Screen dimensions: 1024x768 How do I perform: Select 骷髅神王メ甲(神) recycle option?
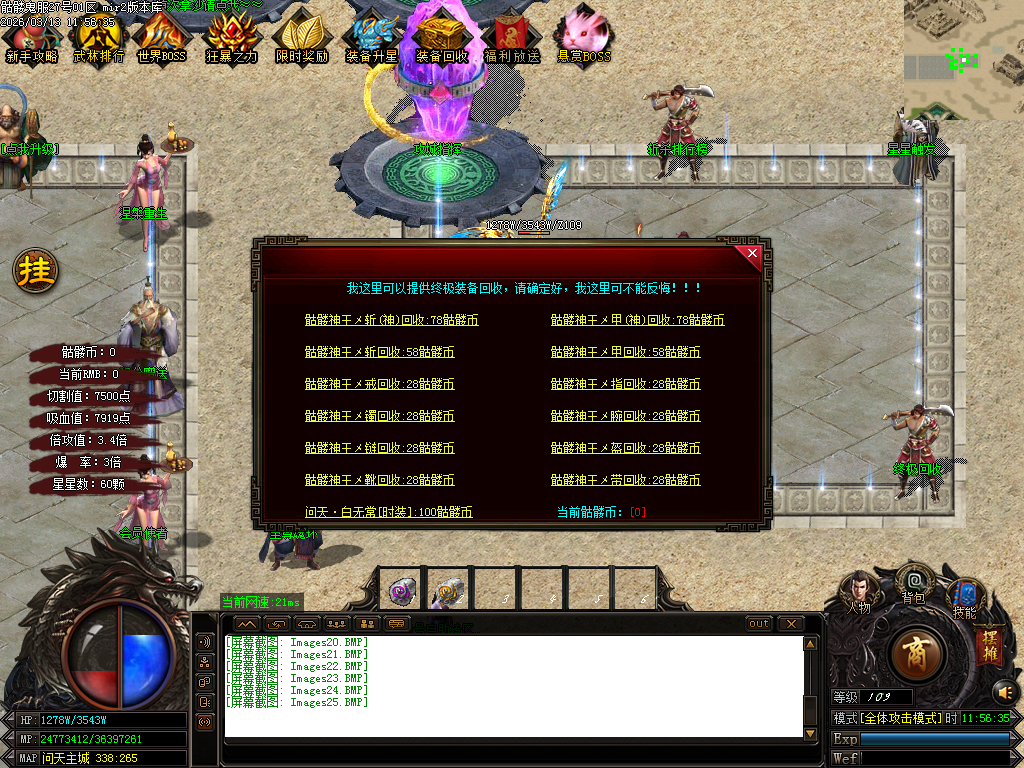[x=637, y=321]
